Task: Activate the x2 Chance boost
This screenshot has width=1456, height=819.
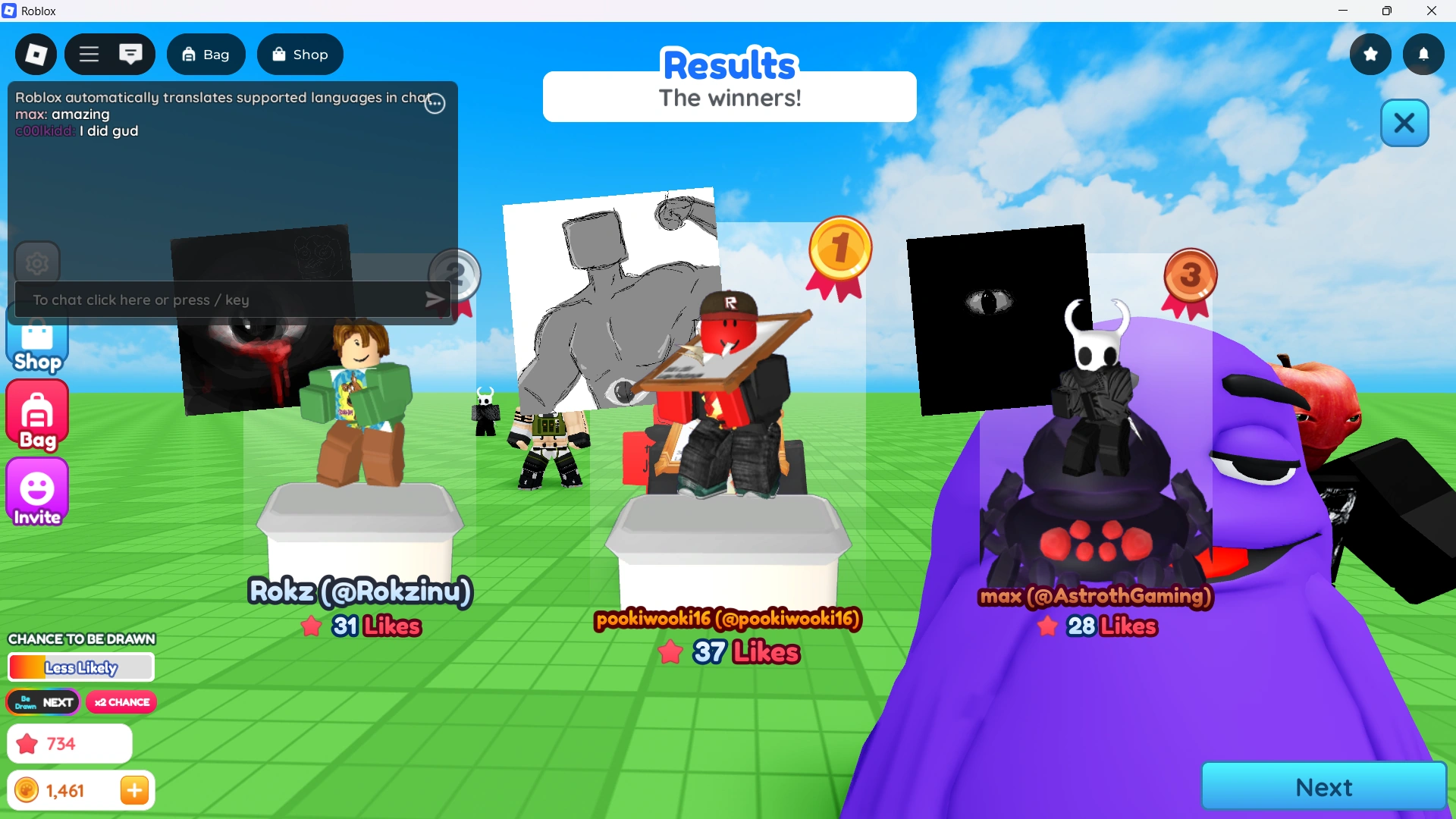Action: (x=121, y=701)
